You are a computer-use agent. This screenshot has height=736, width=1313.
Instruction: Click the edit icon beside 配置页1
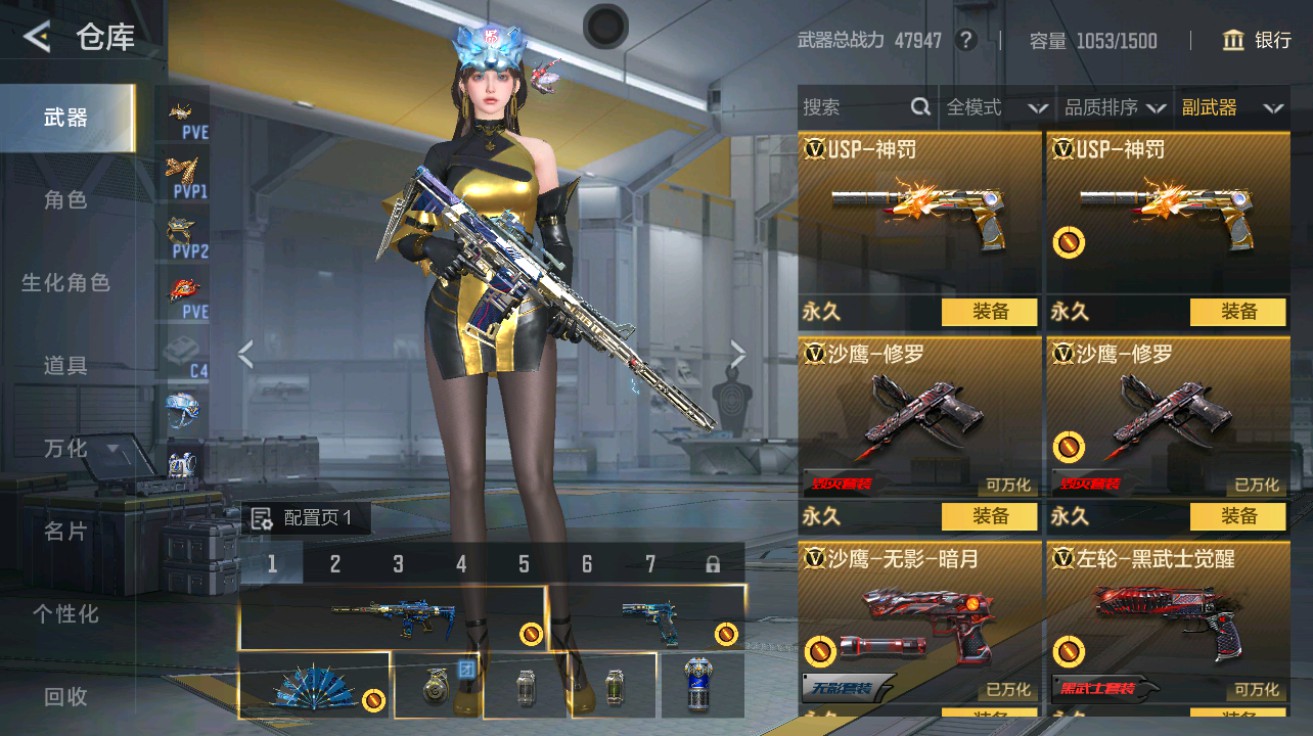point(260,517)
